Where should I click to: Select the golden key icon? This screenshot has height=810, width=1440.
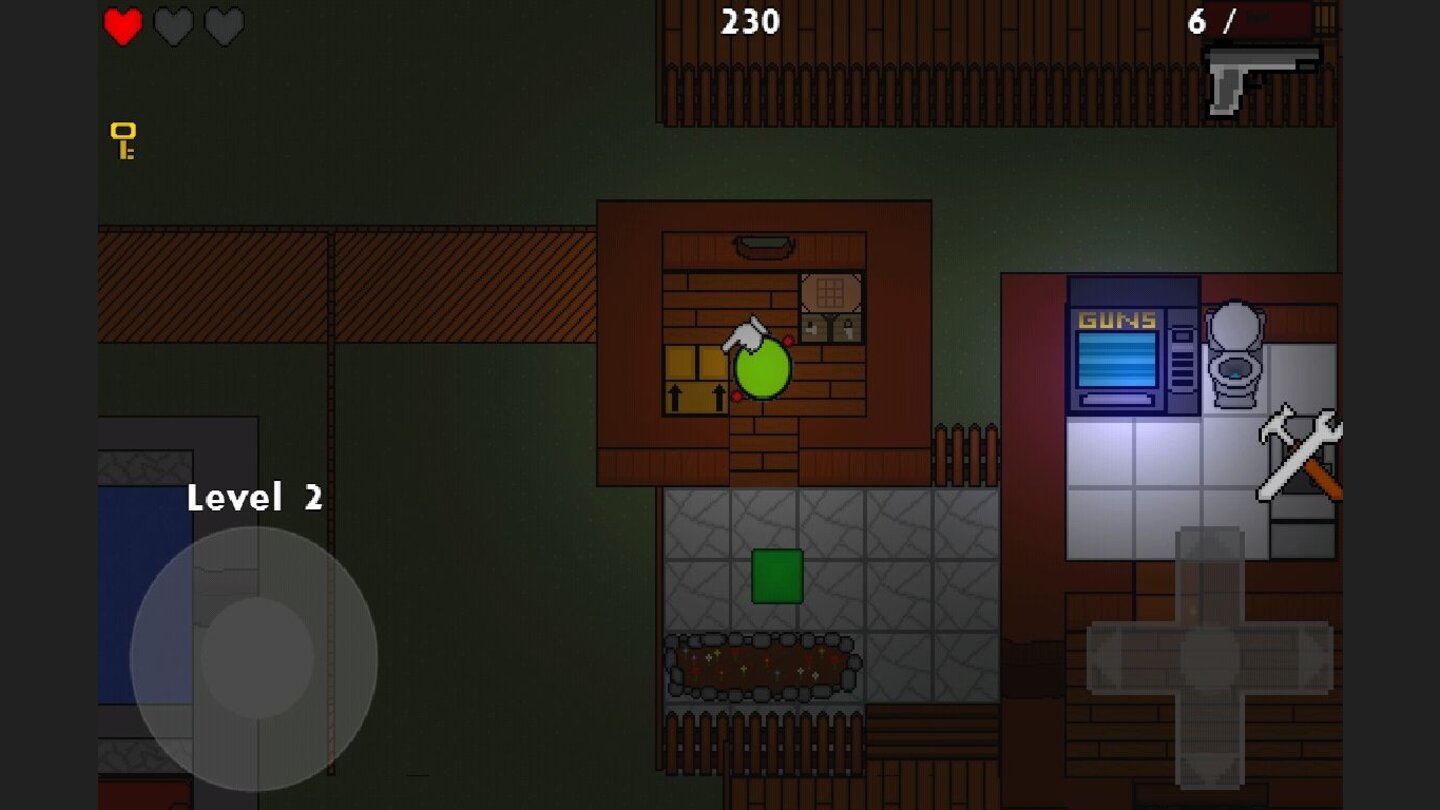pyautogui.click(x=122, y=141)
